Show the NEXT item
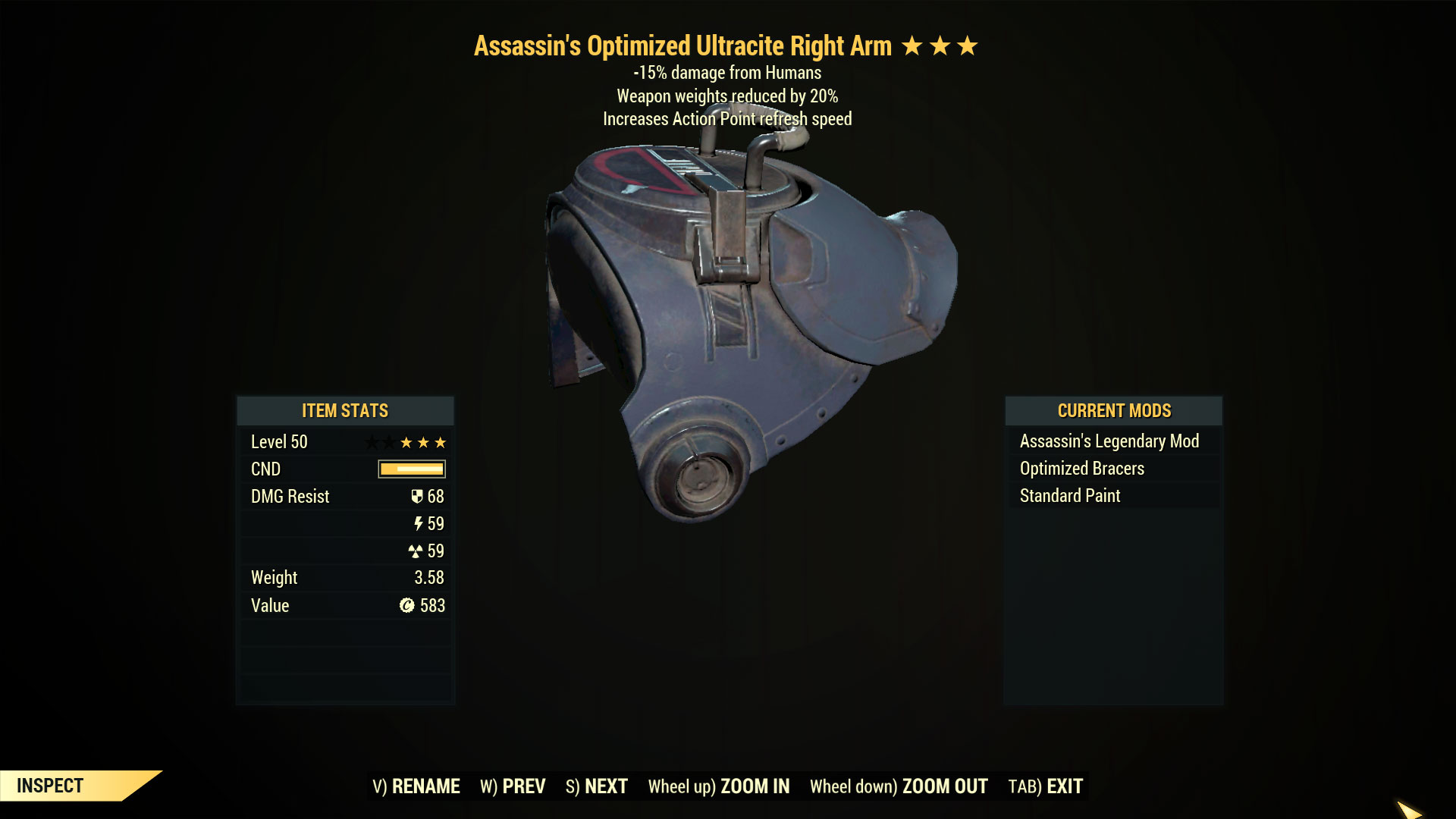This screenshot has height=819, width=1456. point(597,786)
